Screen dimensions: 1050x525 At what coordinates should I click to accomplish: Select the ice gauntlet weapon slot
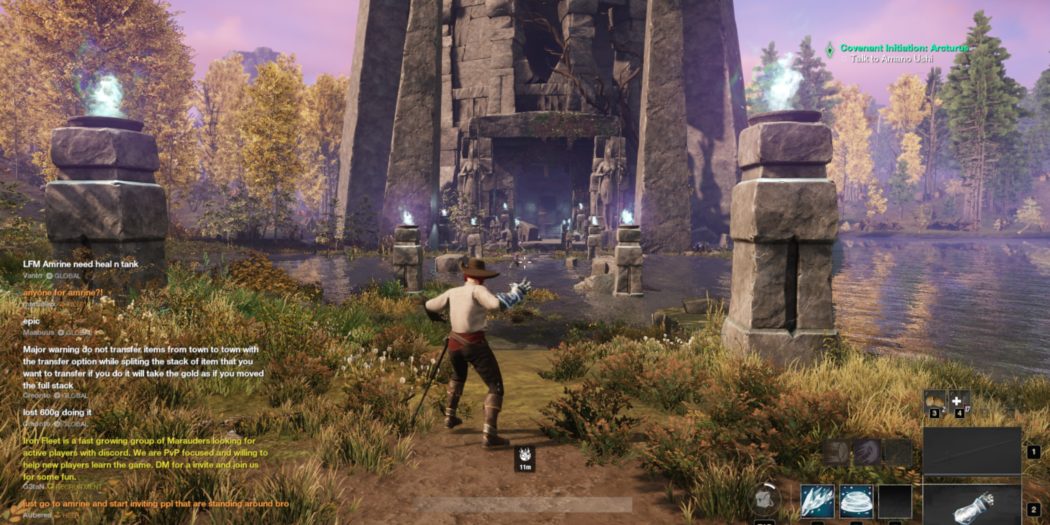pyautogui.click(x=971, y=505)
